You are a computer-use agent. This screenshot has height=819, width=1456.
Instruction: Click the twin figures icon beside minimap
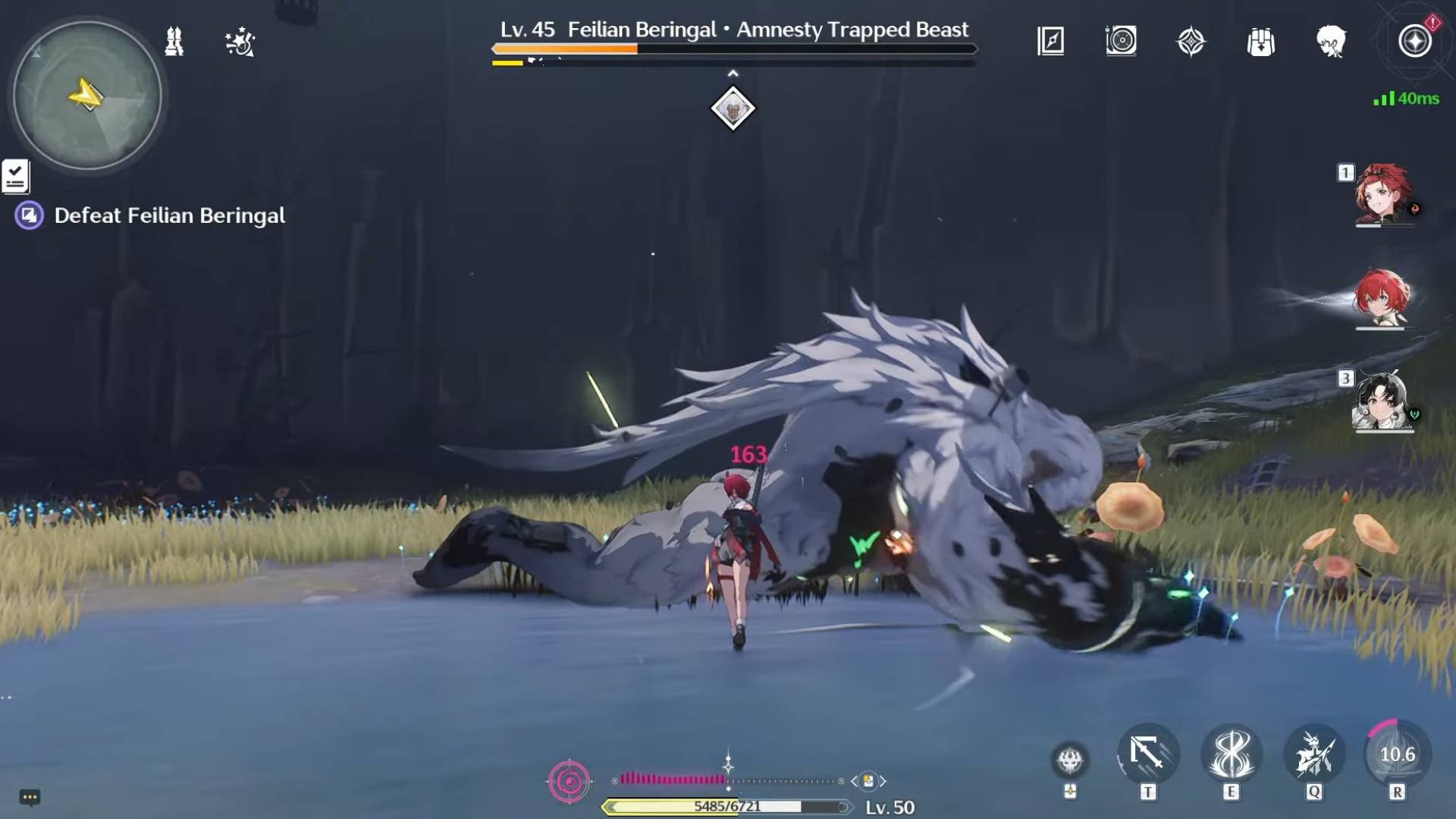pyautogui.click(x=174, y=42)
